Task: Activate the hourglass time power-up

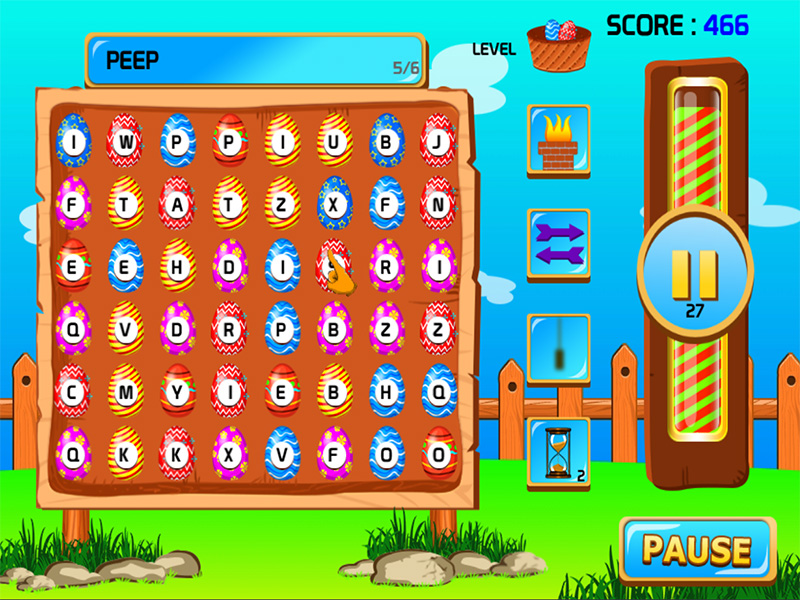Action: point(558,453)
